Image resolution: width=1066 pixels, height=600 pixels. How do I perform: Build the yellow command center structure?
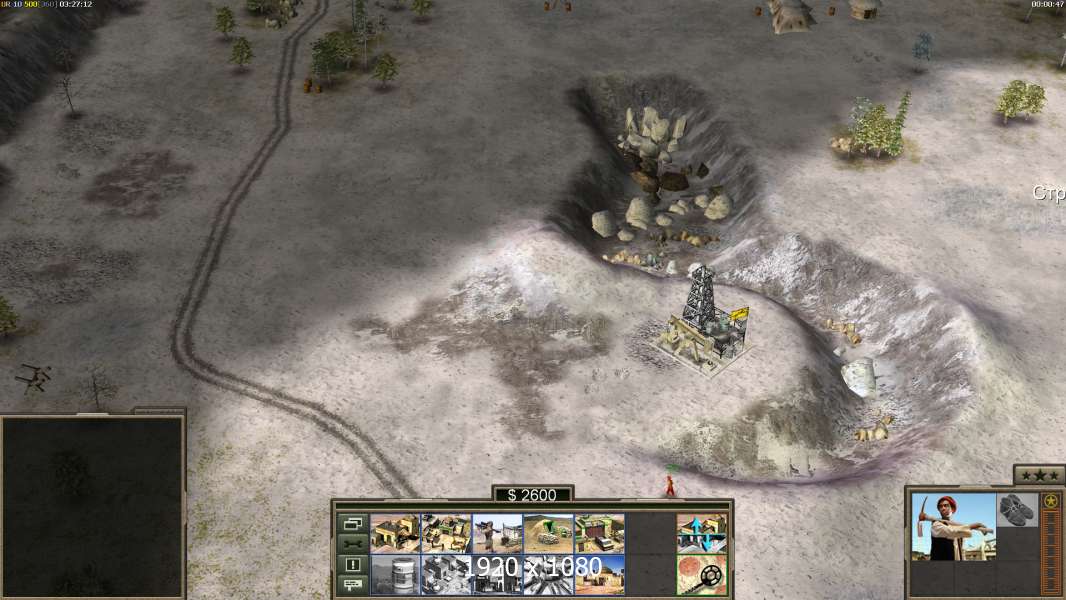click(395, 534)
